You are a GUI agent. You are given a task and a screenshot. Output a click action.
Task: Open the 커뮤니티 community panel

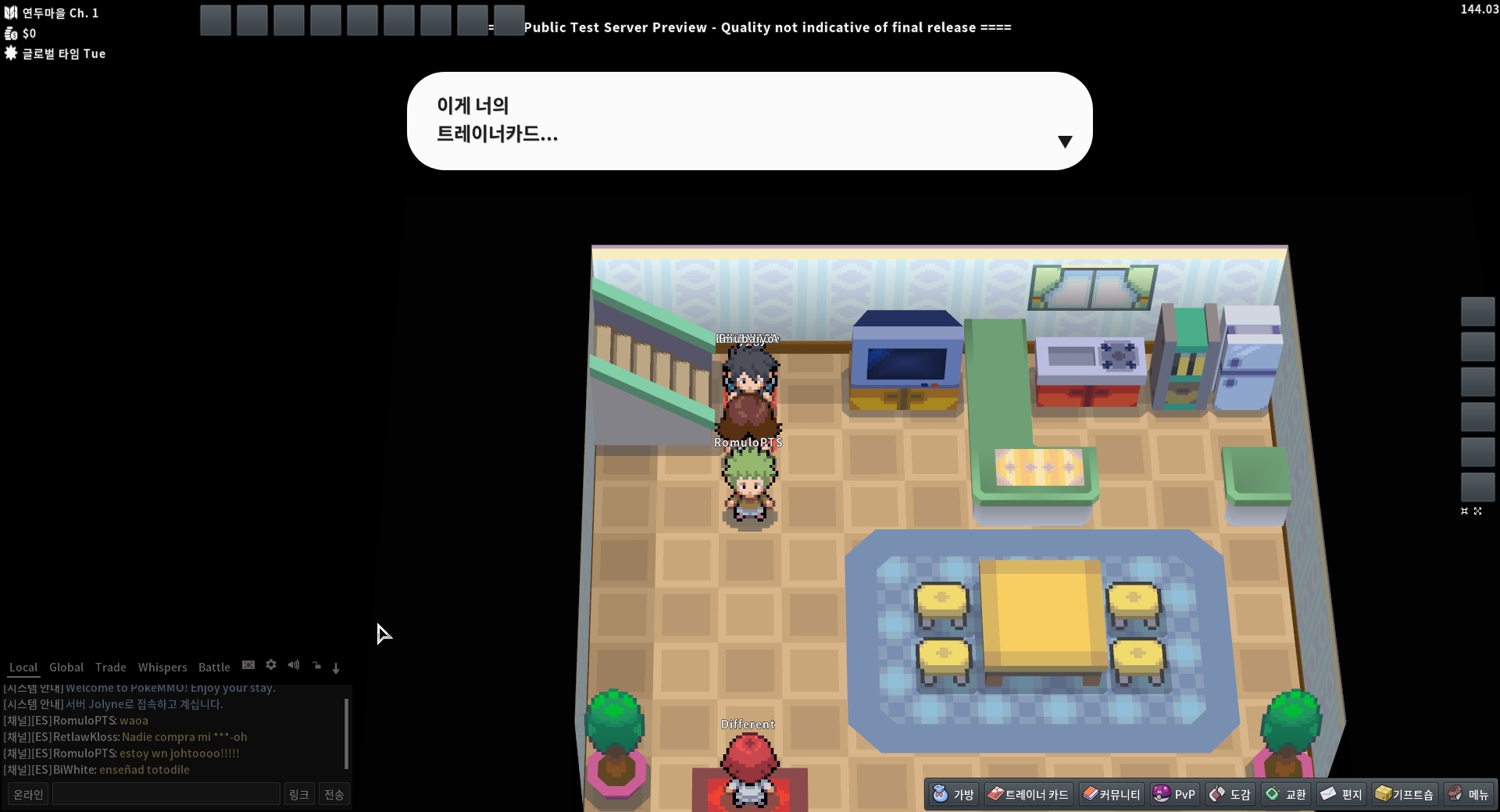pos(1112,794)
